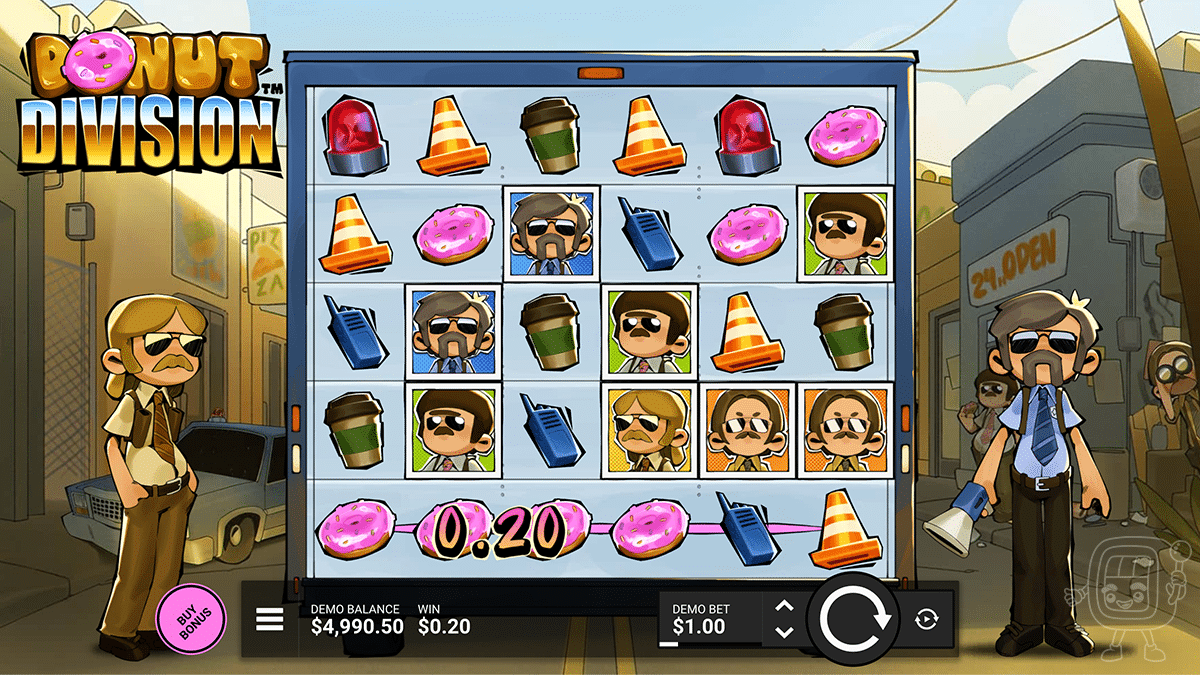
Task: Open the pink Buy Bonus feature
Action: pos(191,618)
